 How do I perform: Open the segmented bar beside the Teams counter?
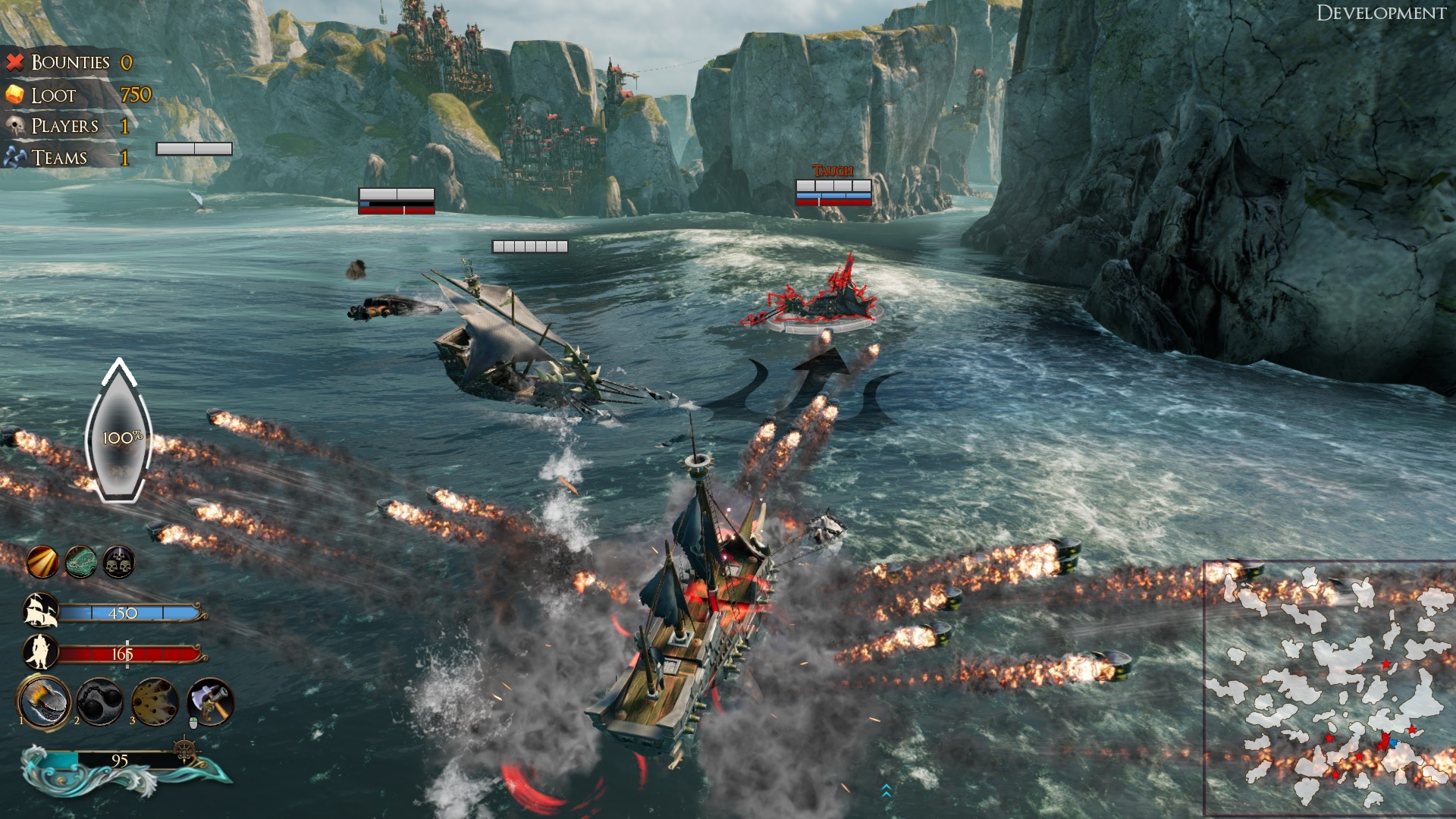(193, 149)
